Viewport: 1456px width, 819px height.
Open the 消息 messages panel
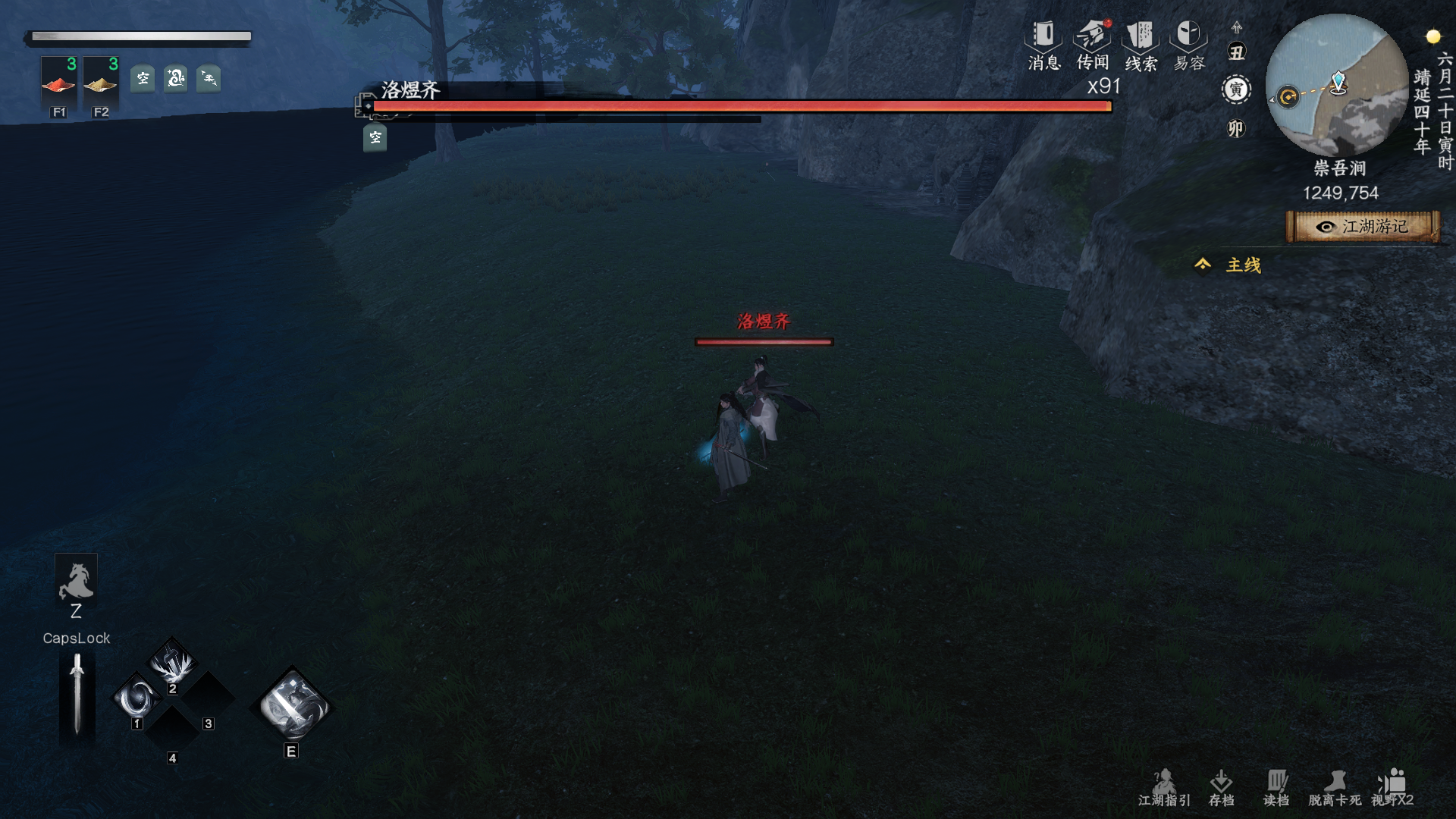pos(1043,44)
